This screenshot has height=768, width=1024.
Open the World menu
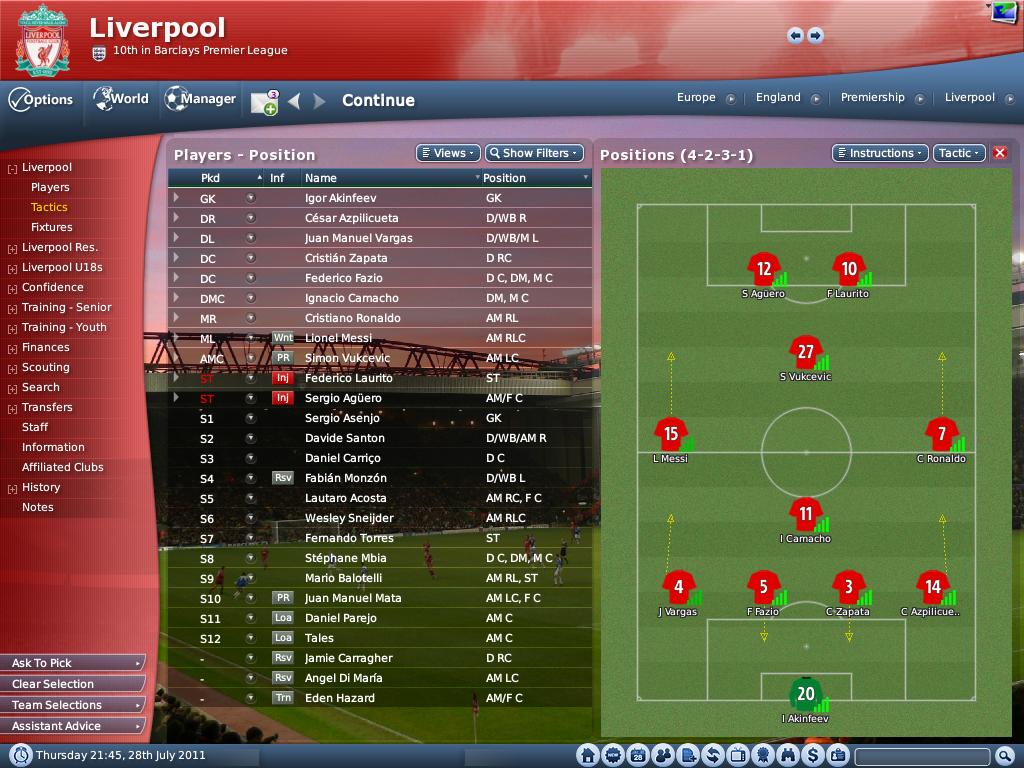(121, 99)
